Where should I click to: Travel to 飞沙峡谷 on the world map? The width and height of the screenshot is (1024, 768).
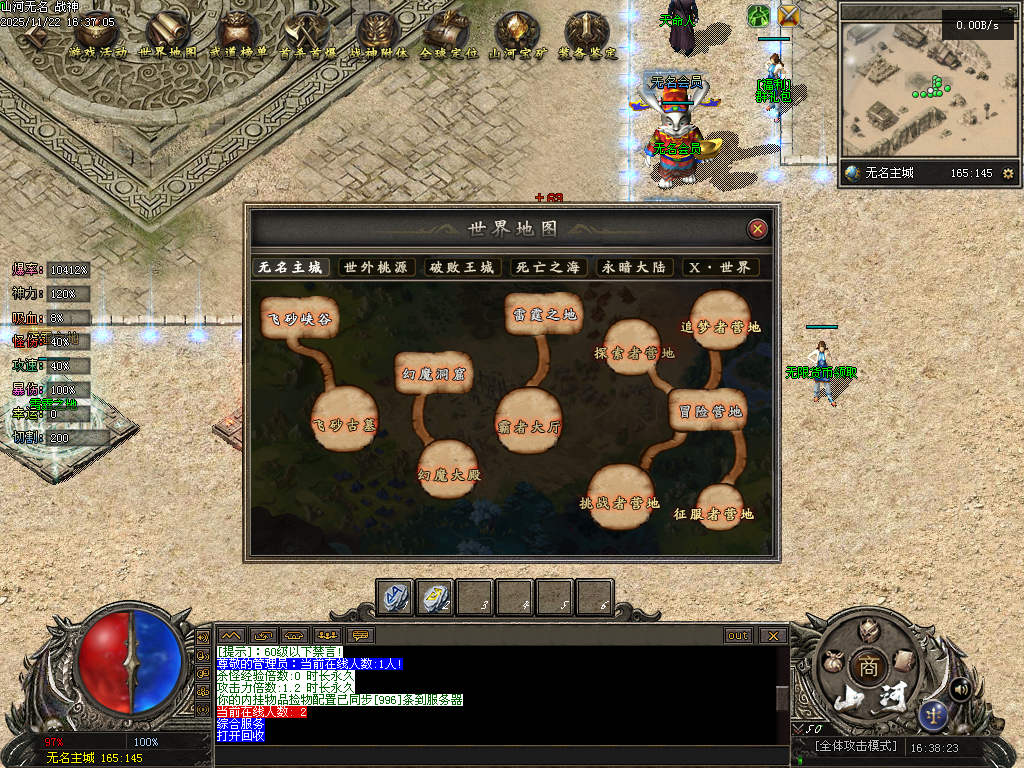(298, 320)
